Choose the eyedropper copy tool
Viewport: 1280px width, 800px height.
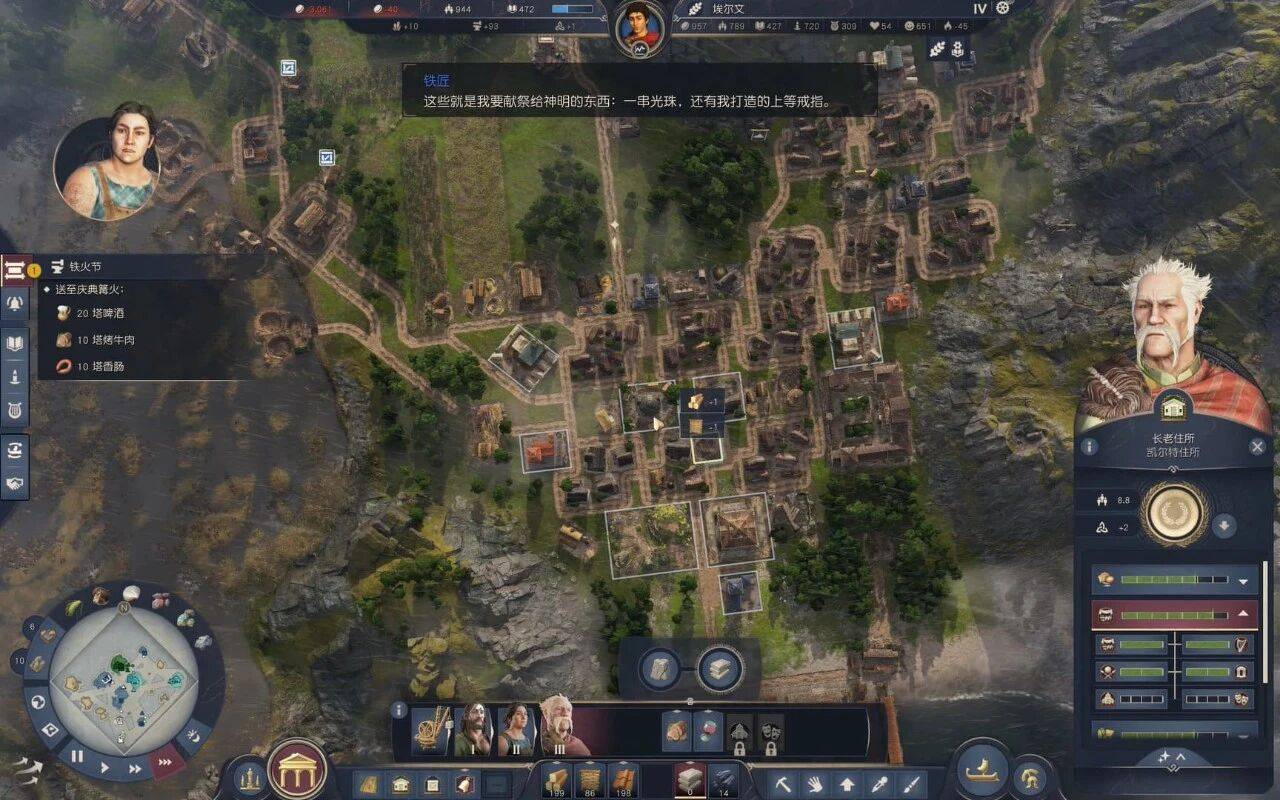point(878,784)
